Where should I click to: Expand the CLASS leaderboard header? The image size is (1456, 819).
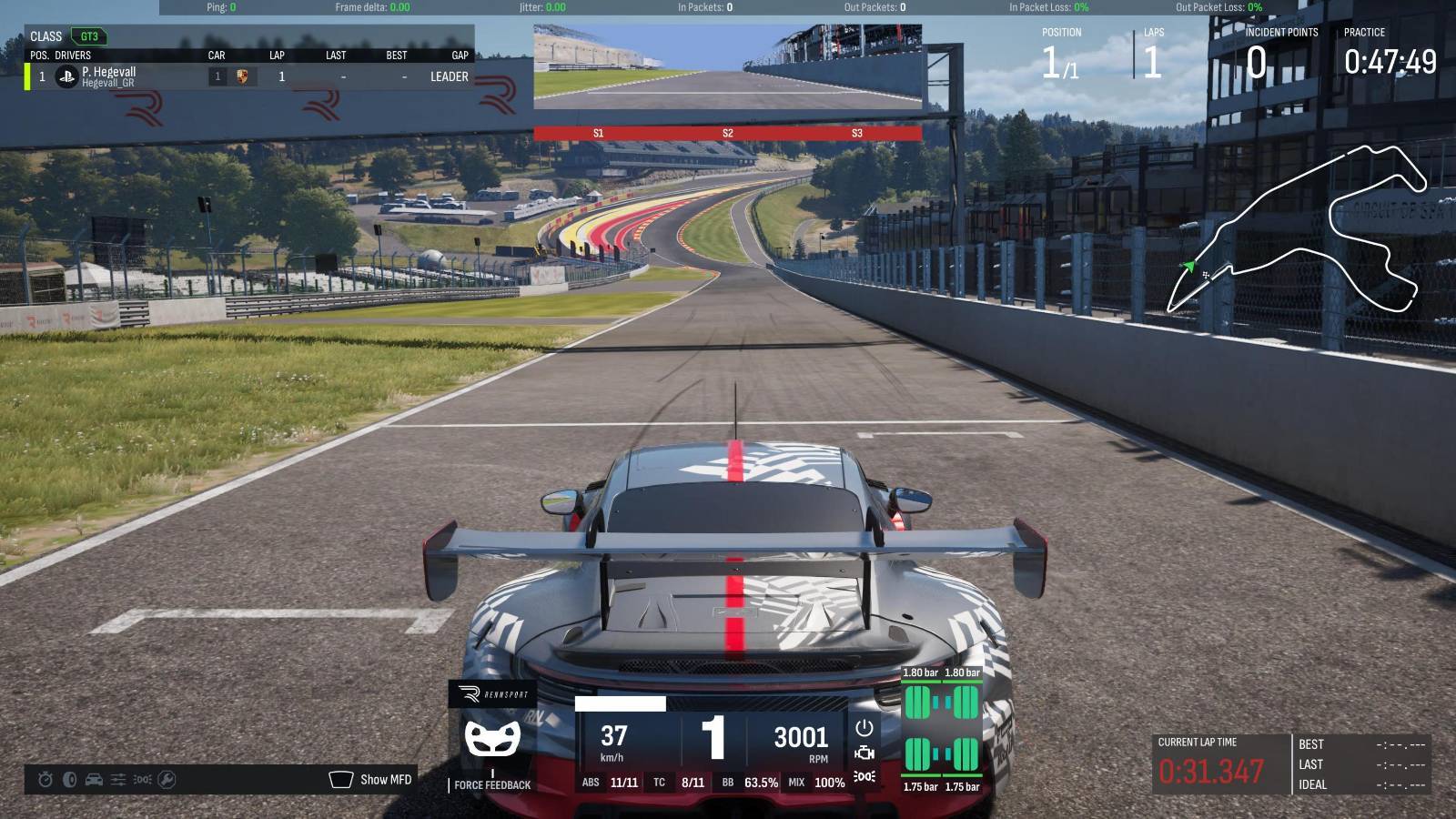tap(45, 36)
